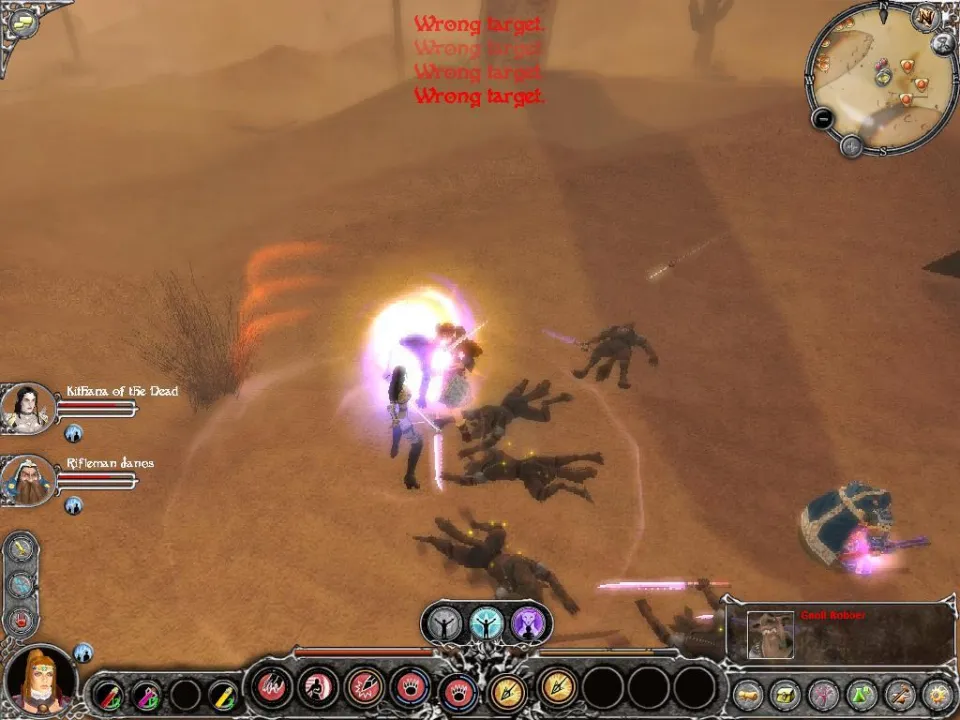This screenshot has height=720, width=960.
Task: Activate the red claw slash combat art
Action: pyautogui.click(x=272, y=688)
